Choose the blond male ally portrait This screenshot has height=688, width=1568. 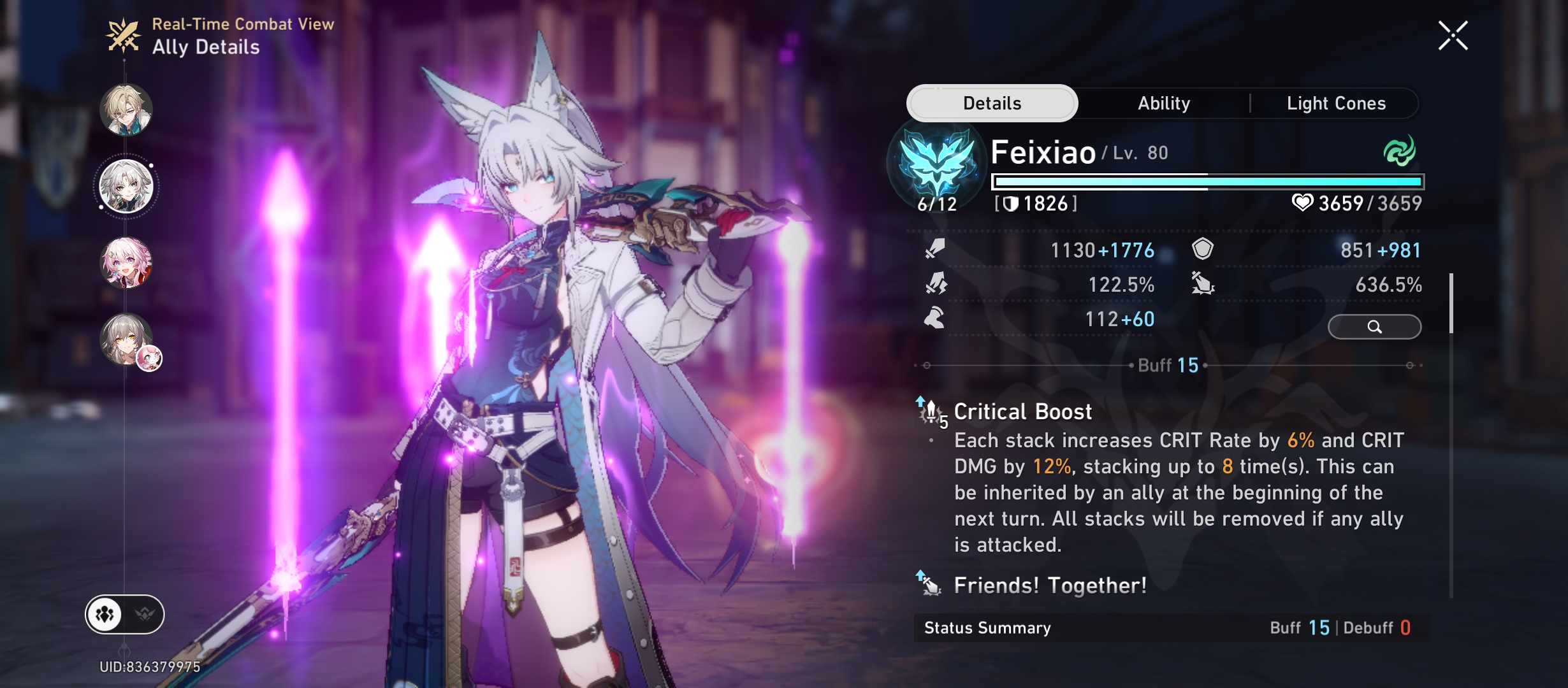pos(126,110)
